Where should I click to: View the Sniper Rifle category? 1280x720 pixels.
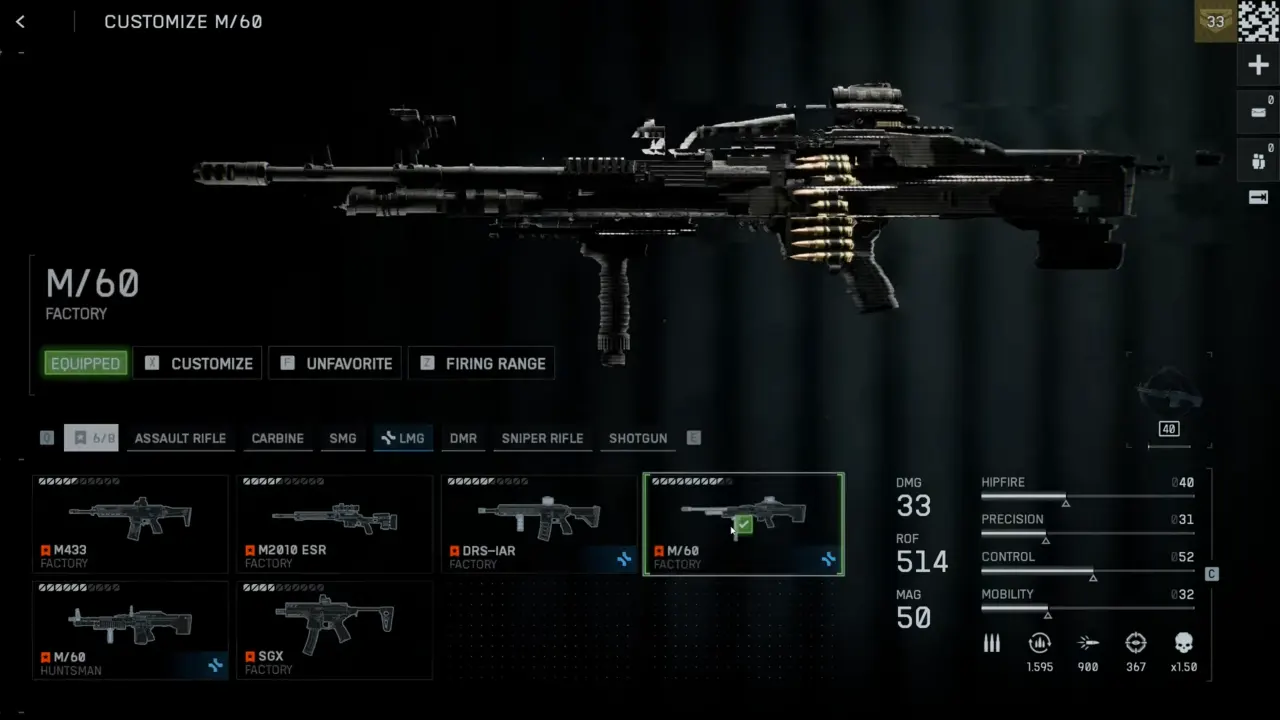click(542, 438)
